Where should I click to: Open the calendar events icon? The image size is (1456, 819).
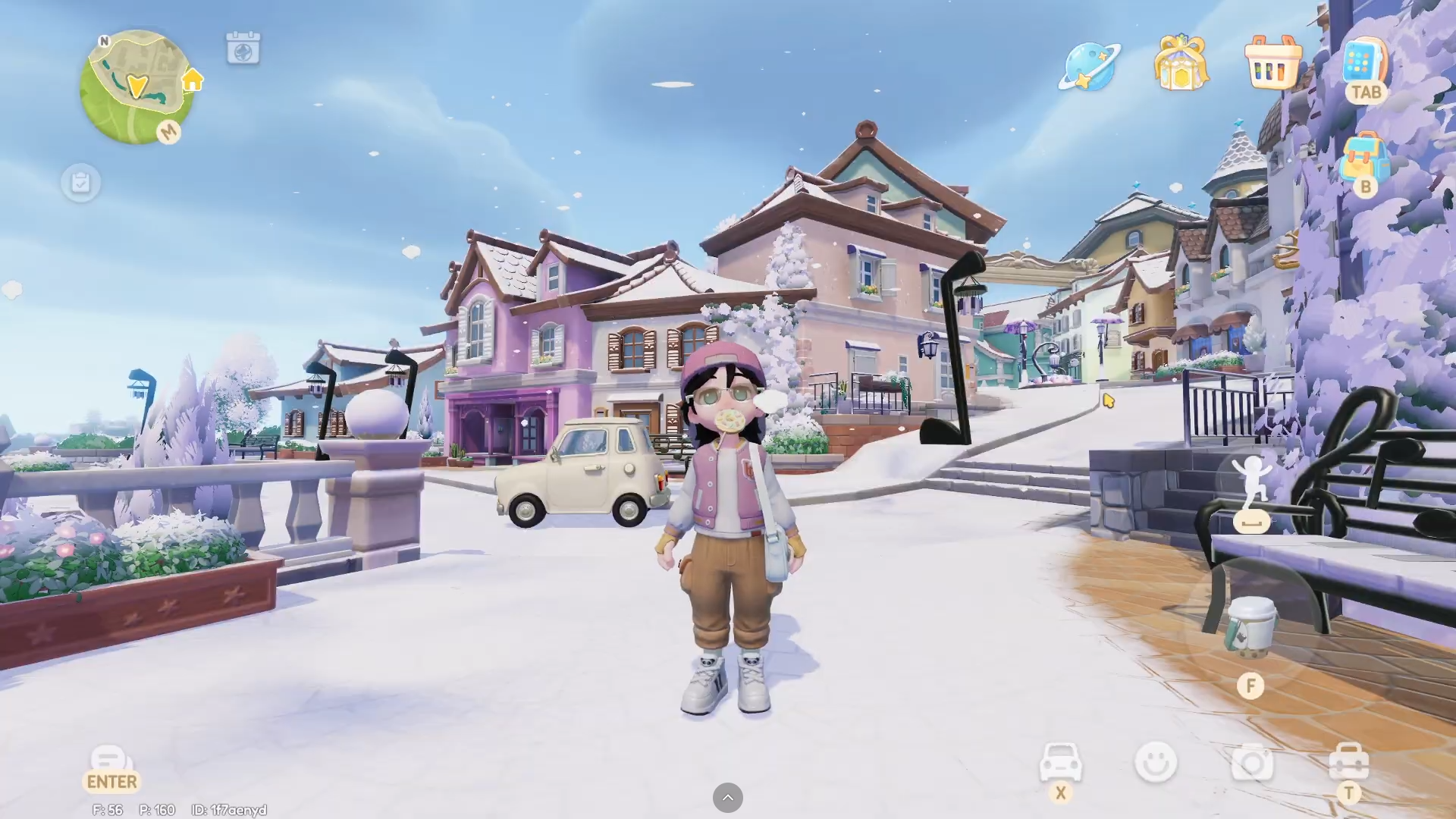click(x=243, y=49)
